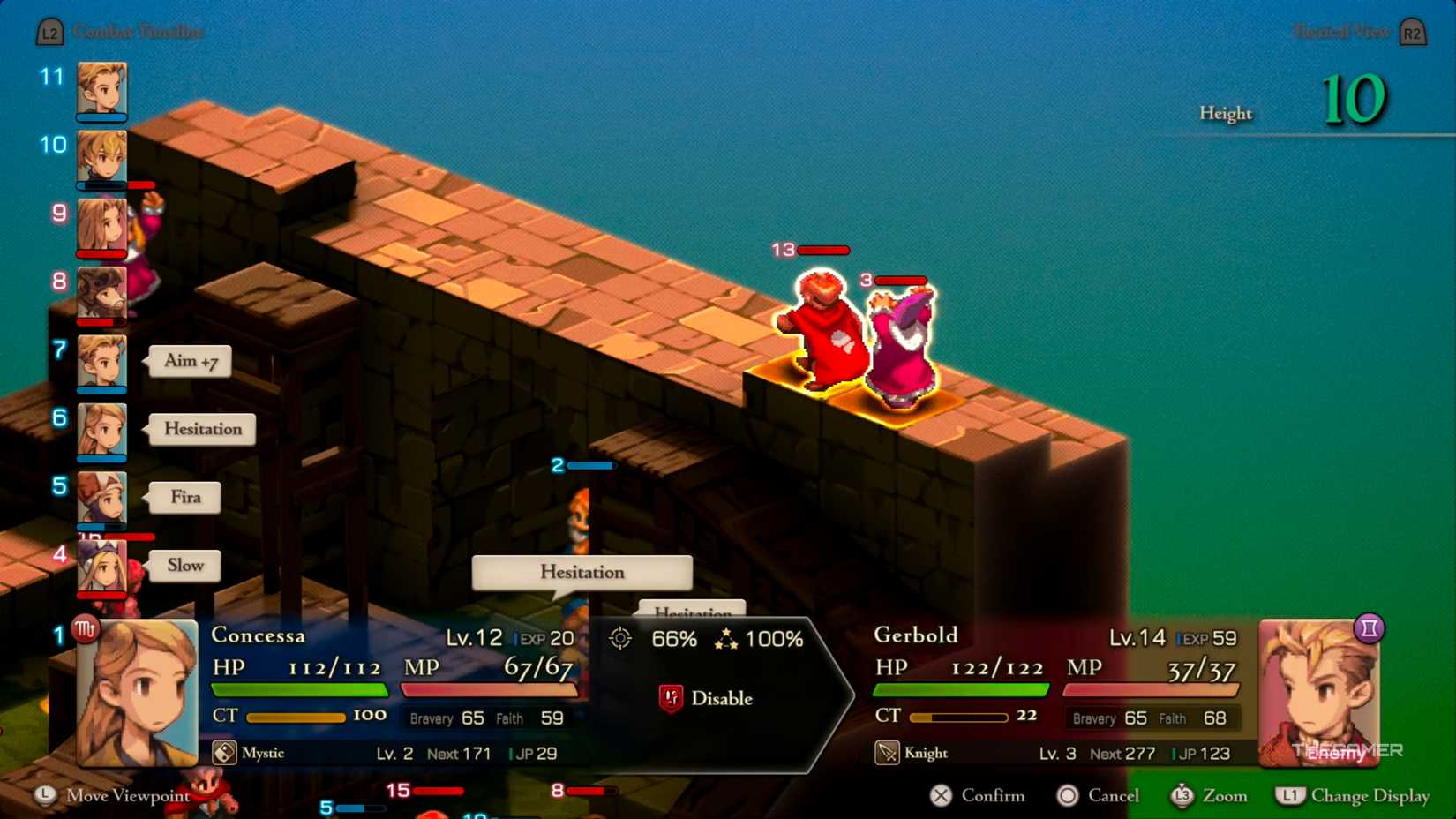Pick the turn 8 bearded unit portrait

101,292
